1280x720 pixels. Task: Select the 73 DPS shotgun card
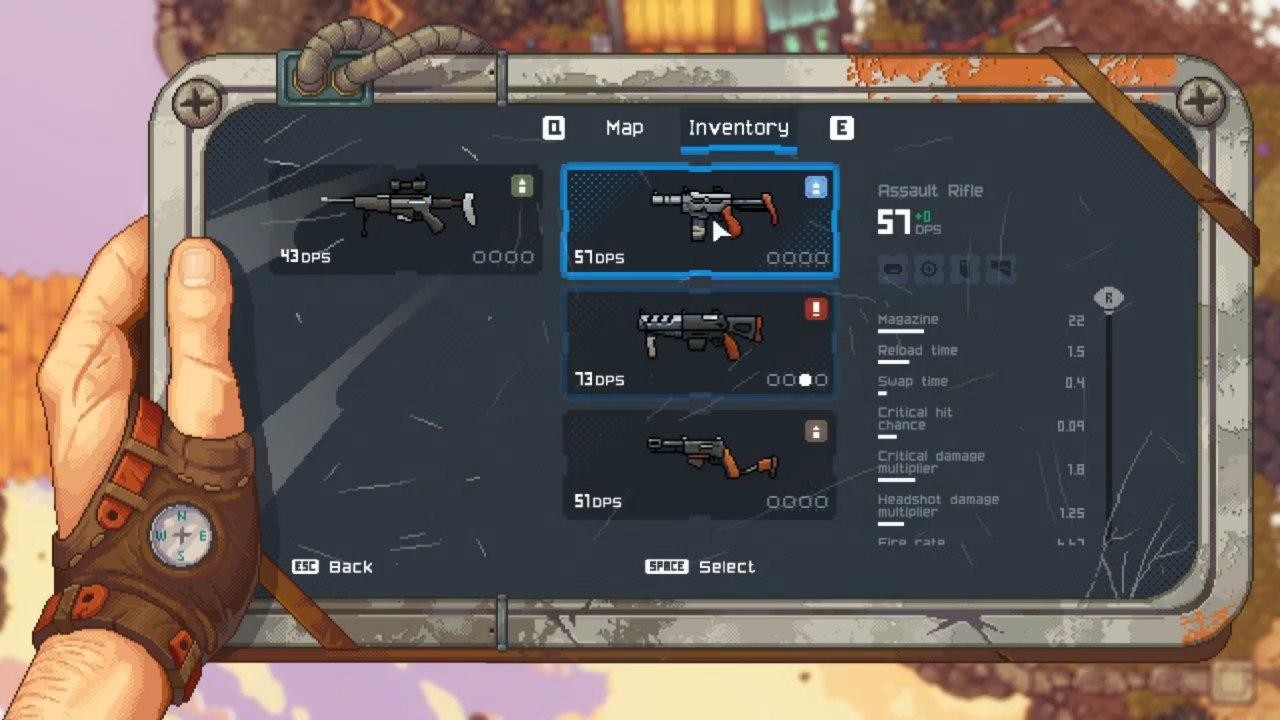[x=700, y=344]
